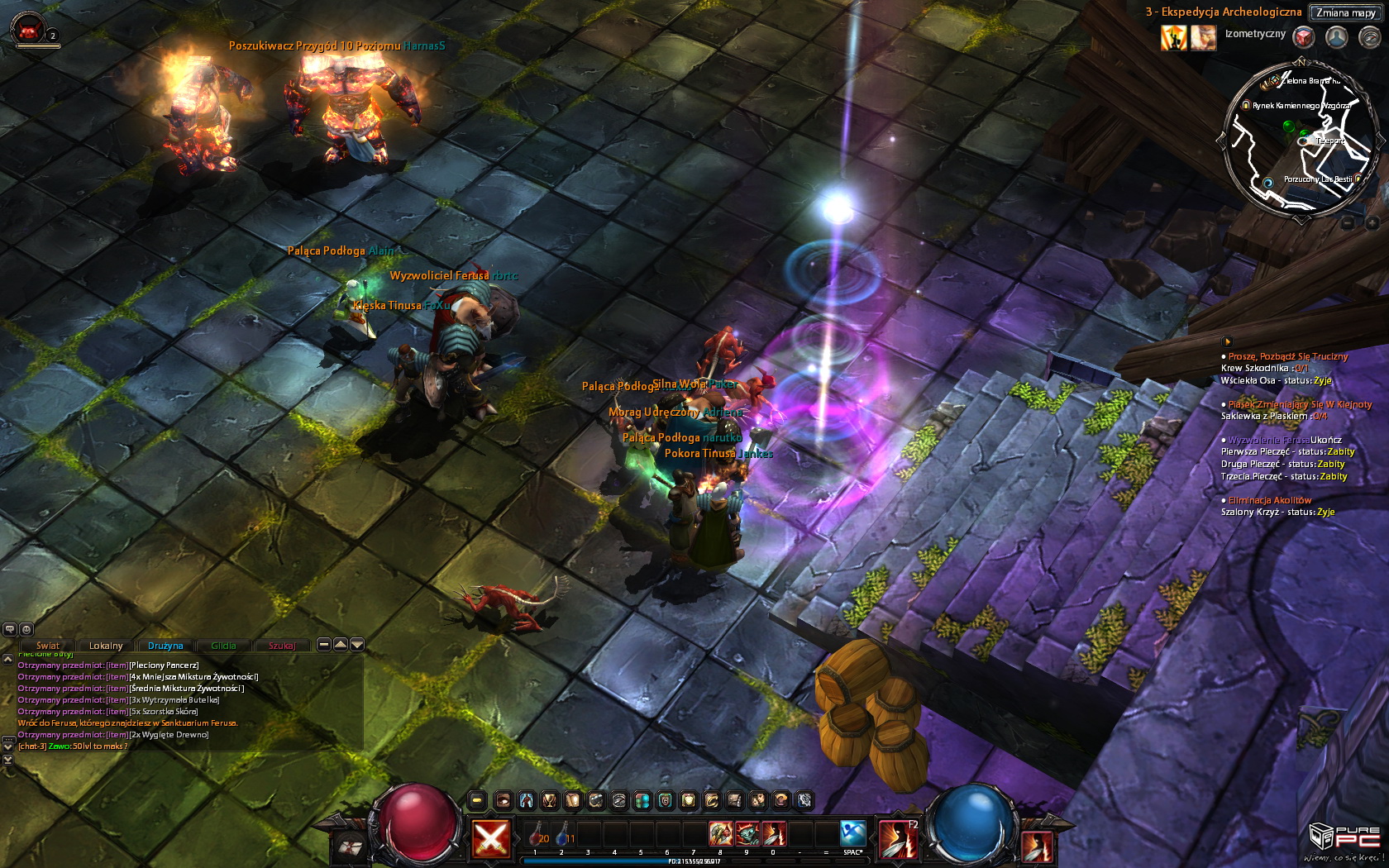
Task: Switch to the Świat chat tab
Action: (x=48, y=646)
